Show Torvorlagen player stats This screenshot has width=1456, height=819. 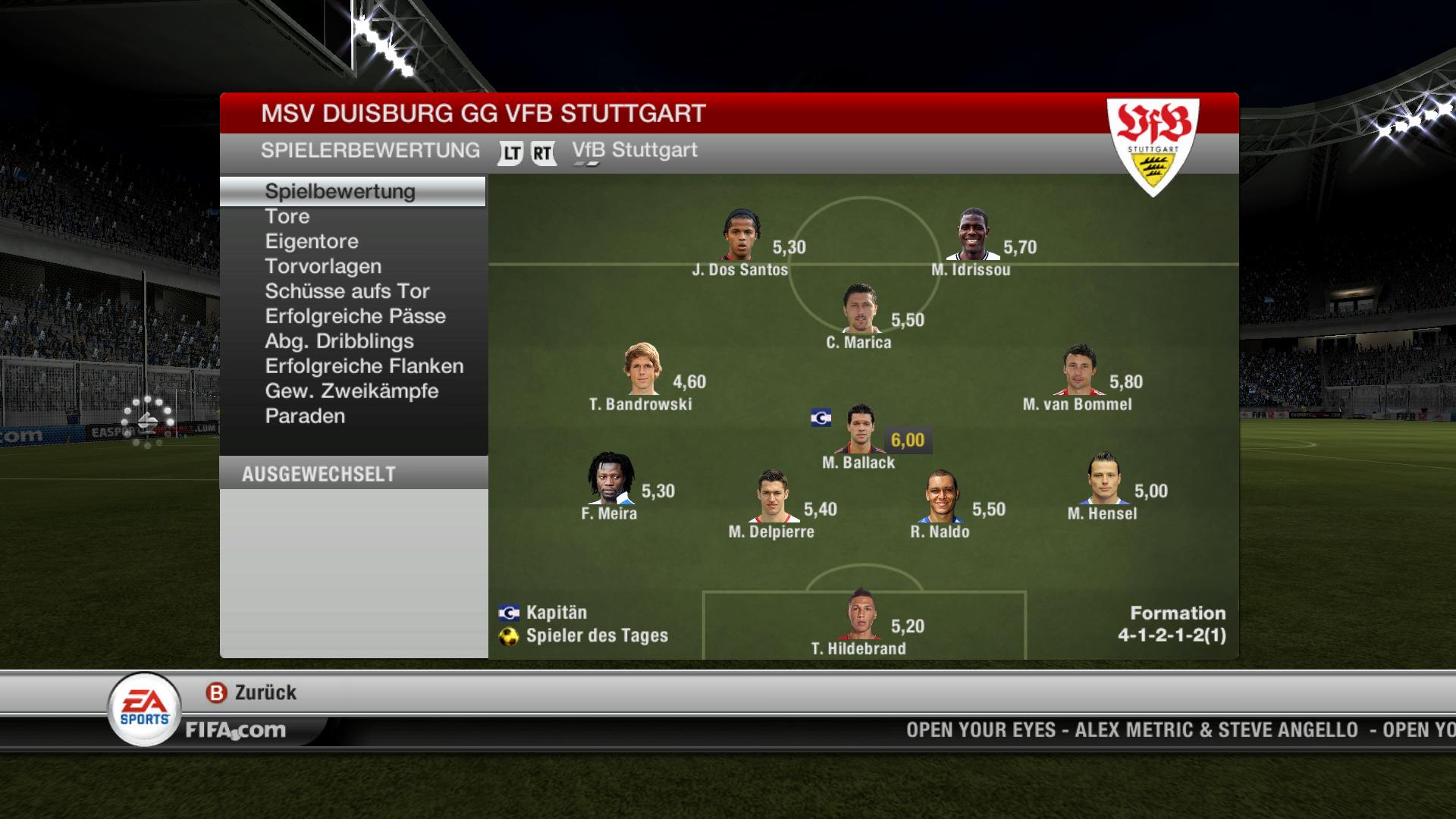pyautogui.click(x=323, y=267)
